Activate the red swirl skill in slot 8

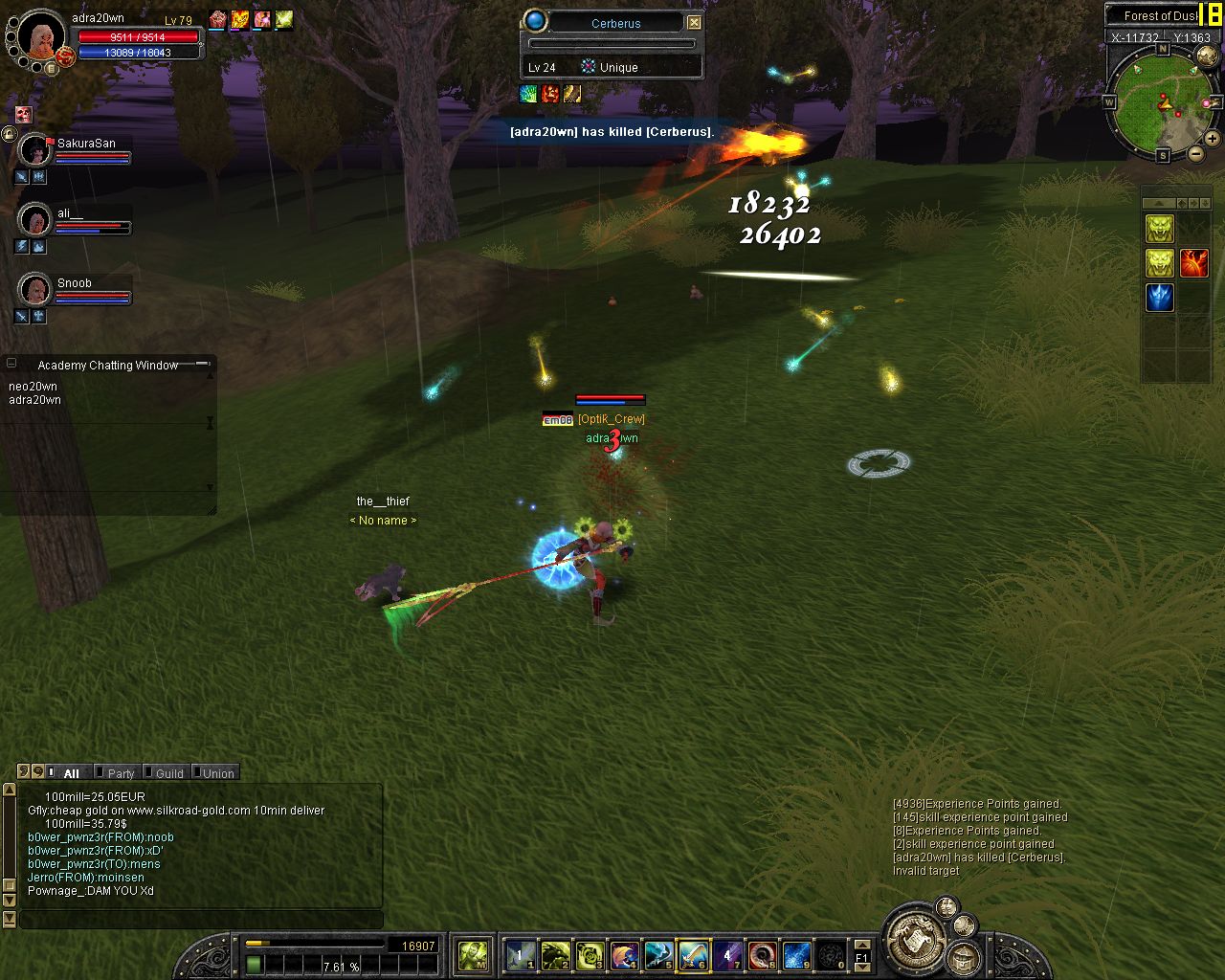(x=762, y=955)
